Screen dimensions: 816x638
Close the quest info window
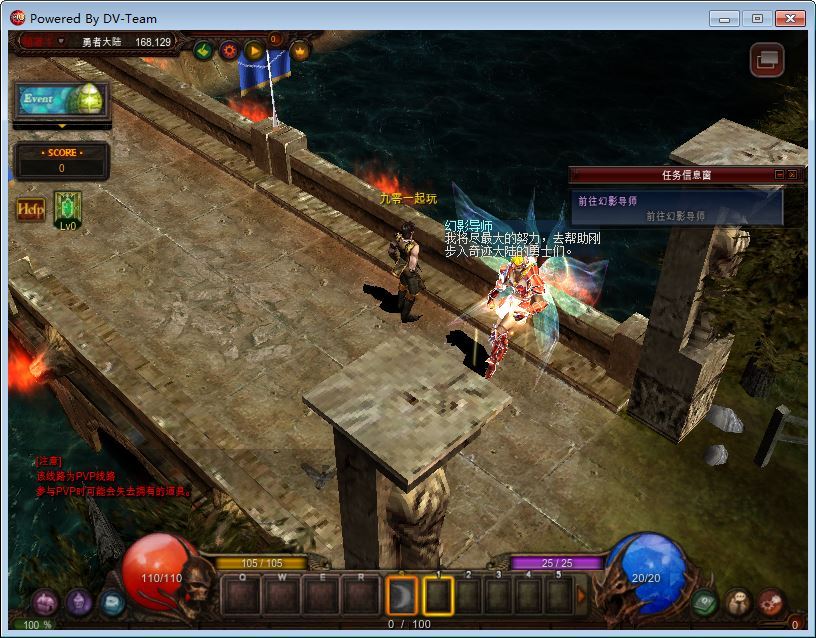(792, 175)
